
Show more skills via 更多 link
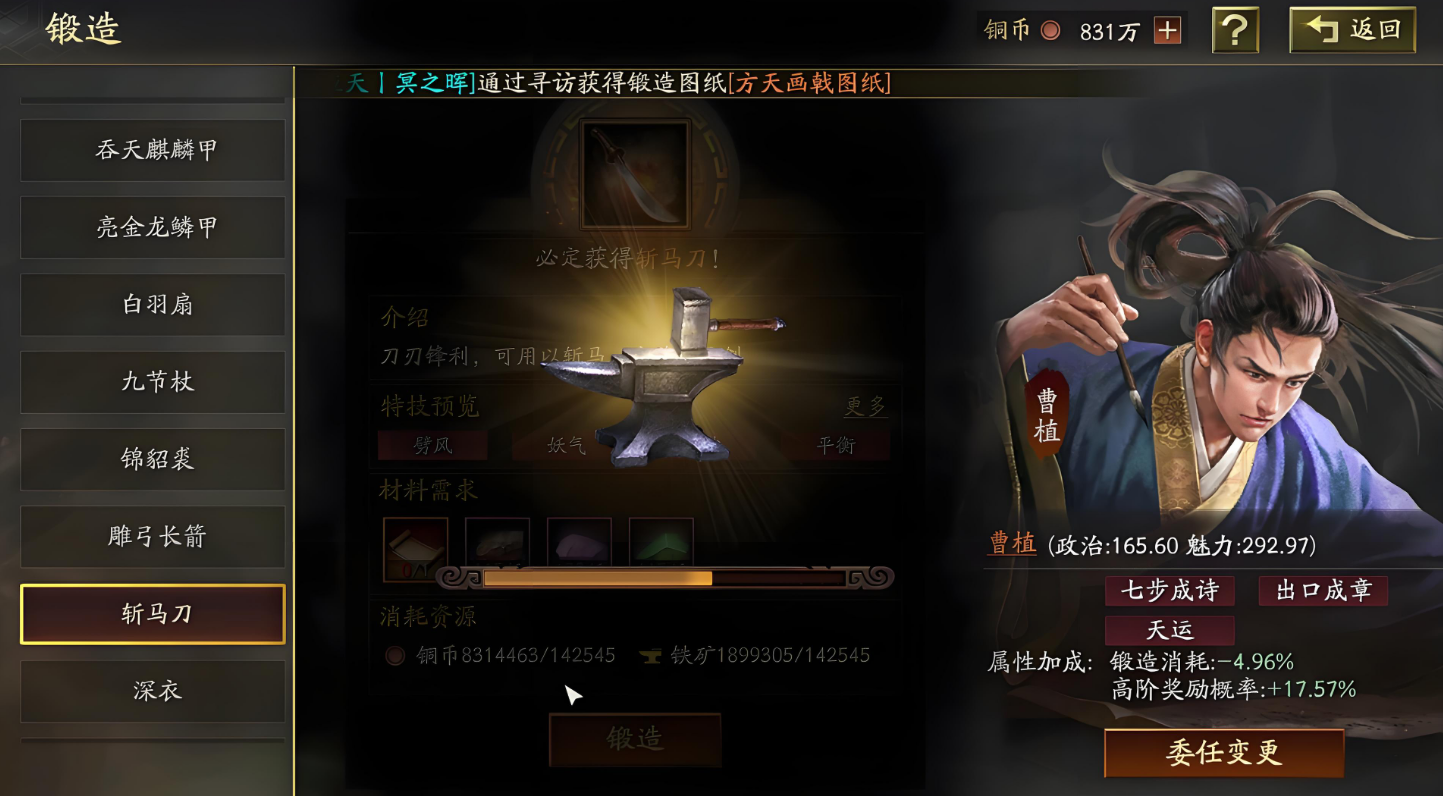coord(865,406)
